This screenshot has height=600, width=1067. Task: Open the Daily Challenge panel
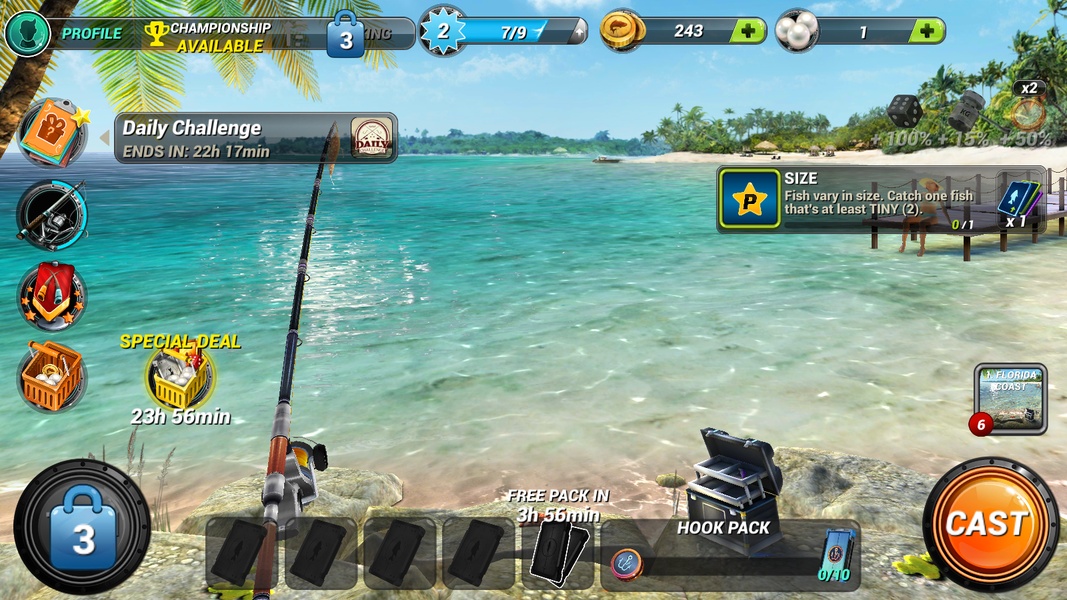256,138
